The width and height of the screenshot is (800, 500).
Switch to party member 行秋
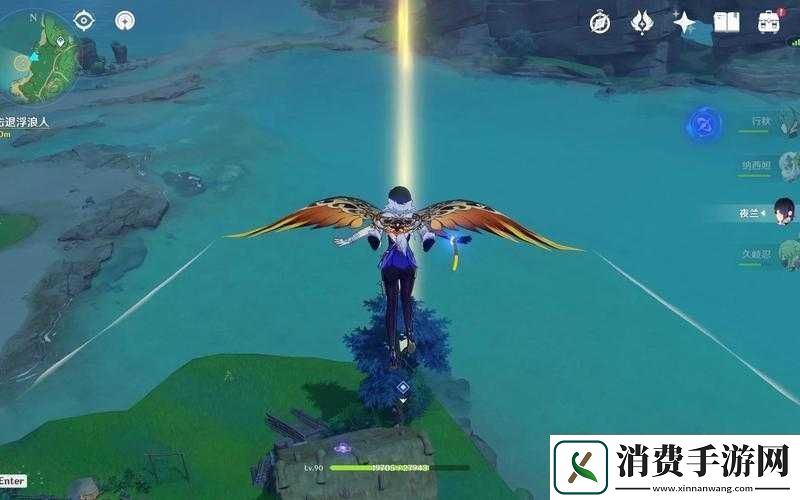pos(775,122)
